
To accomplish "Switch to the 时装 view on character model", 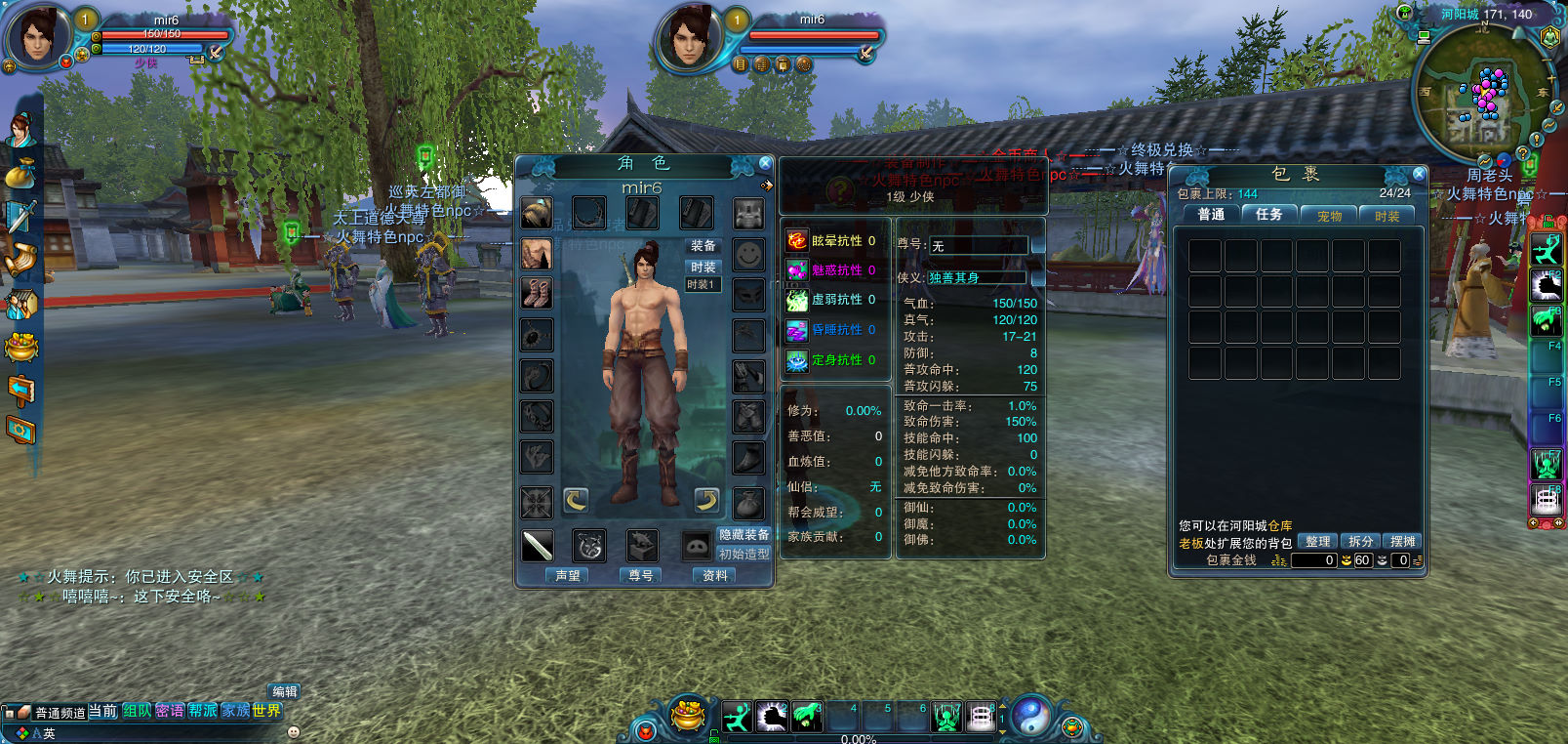I will click(703, 267).
